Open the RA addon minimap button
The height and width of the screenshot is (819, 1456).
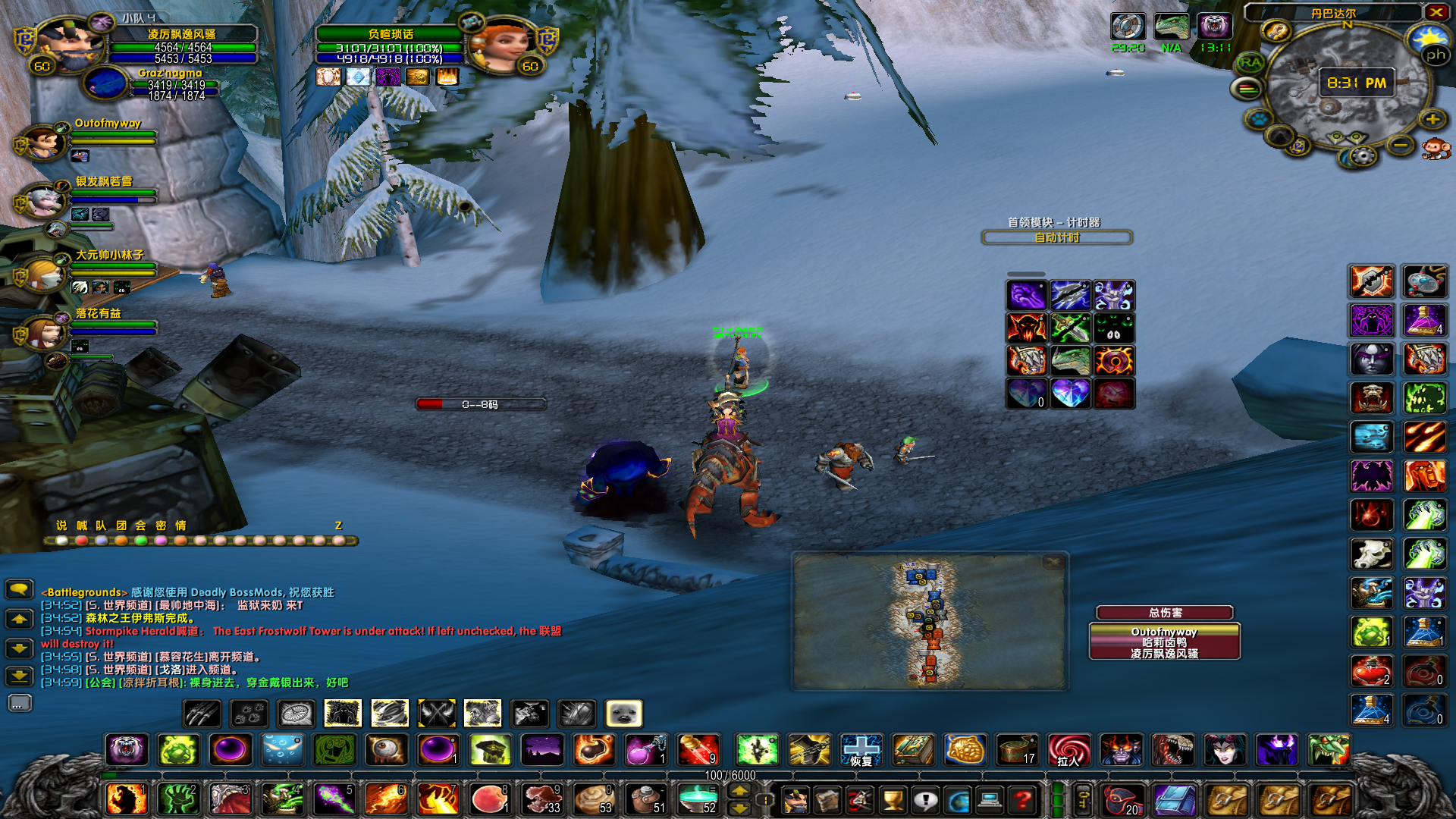tap(1250, 63)
